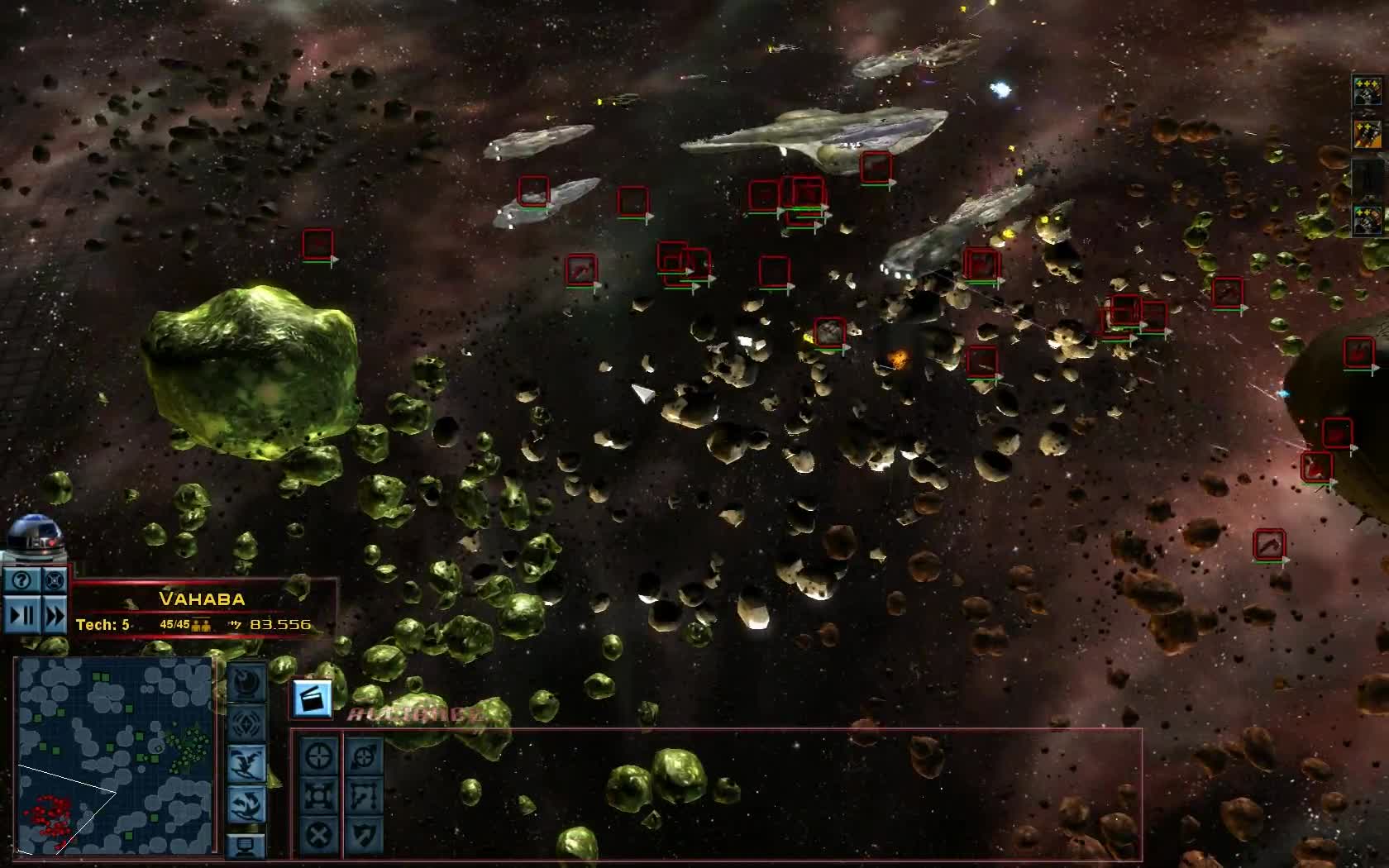This screenshot has height=868, width=1389.
Task: Select the damaged orange squadron thumbnail on the right
Action: tap(1368, 133)
